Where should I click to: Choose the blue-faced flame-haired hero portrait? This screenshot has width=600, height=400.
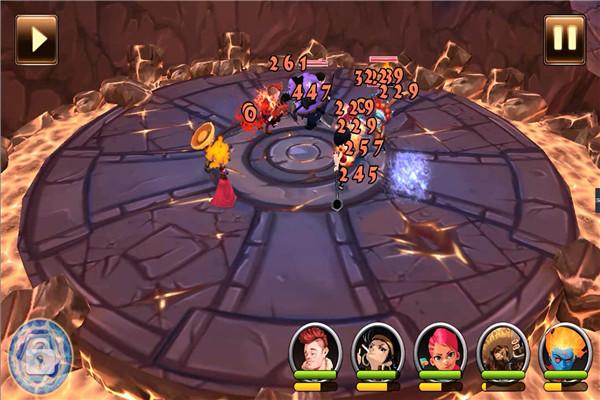(x=564, y=348)
